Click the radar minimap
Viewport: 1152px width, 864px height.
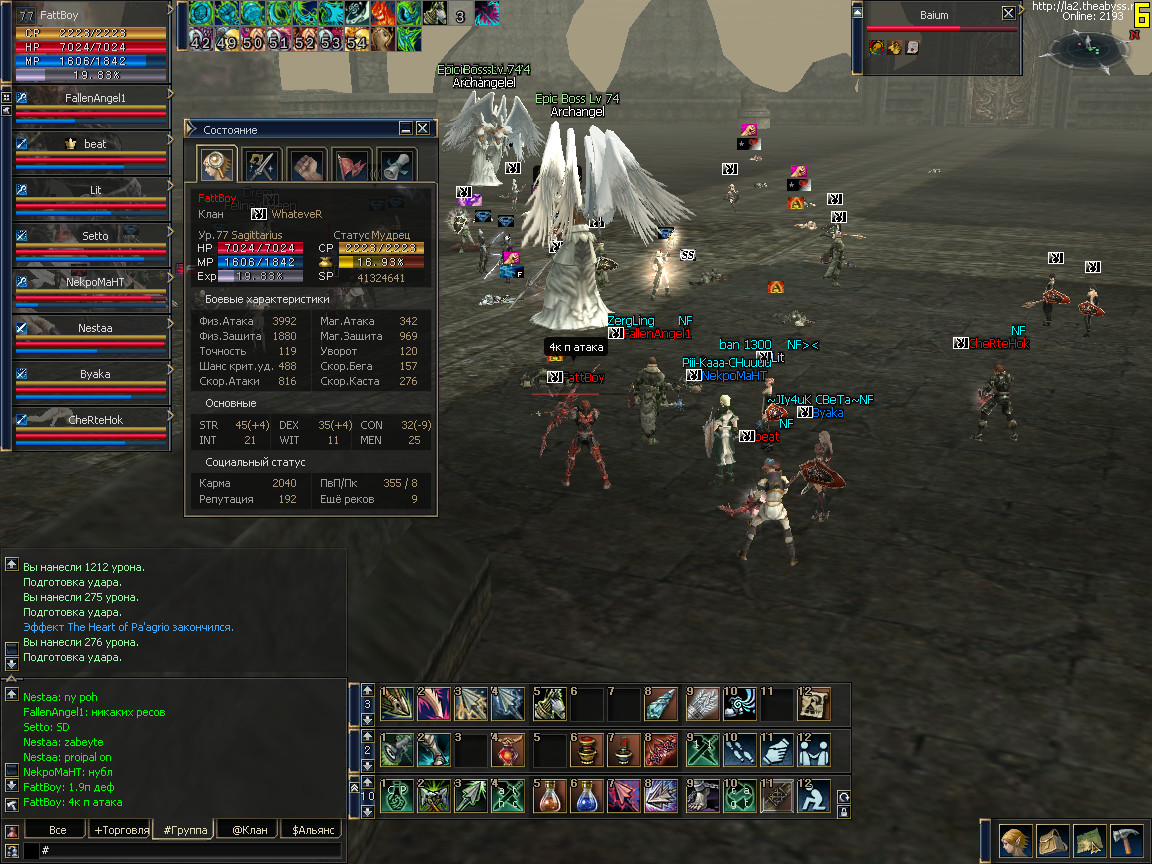(1090, 45)
